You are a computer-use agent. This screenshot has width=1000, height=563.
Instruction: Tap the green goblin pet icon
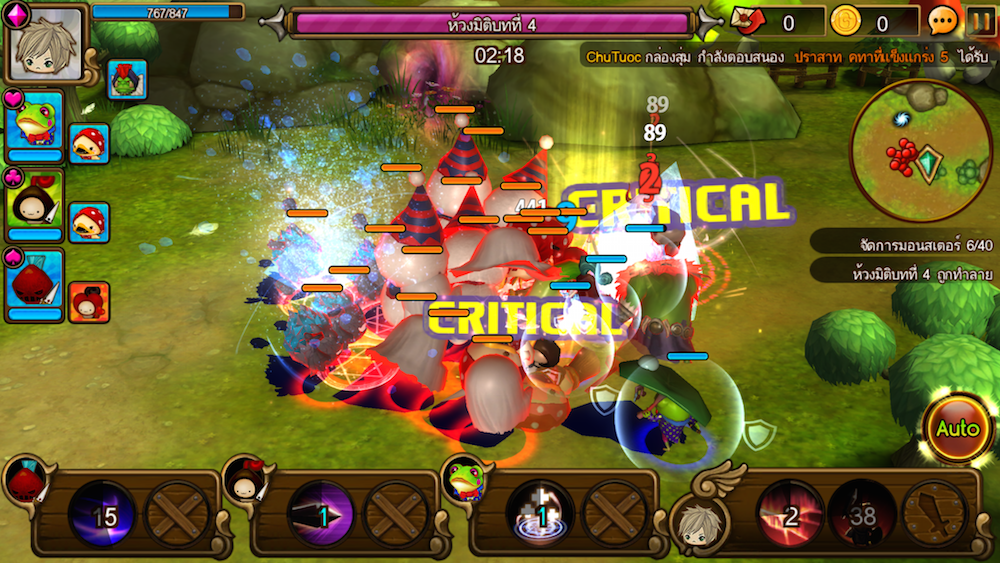(127, 80)
